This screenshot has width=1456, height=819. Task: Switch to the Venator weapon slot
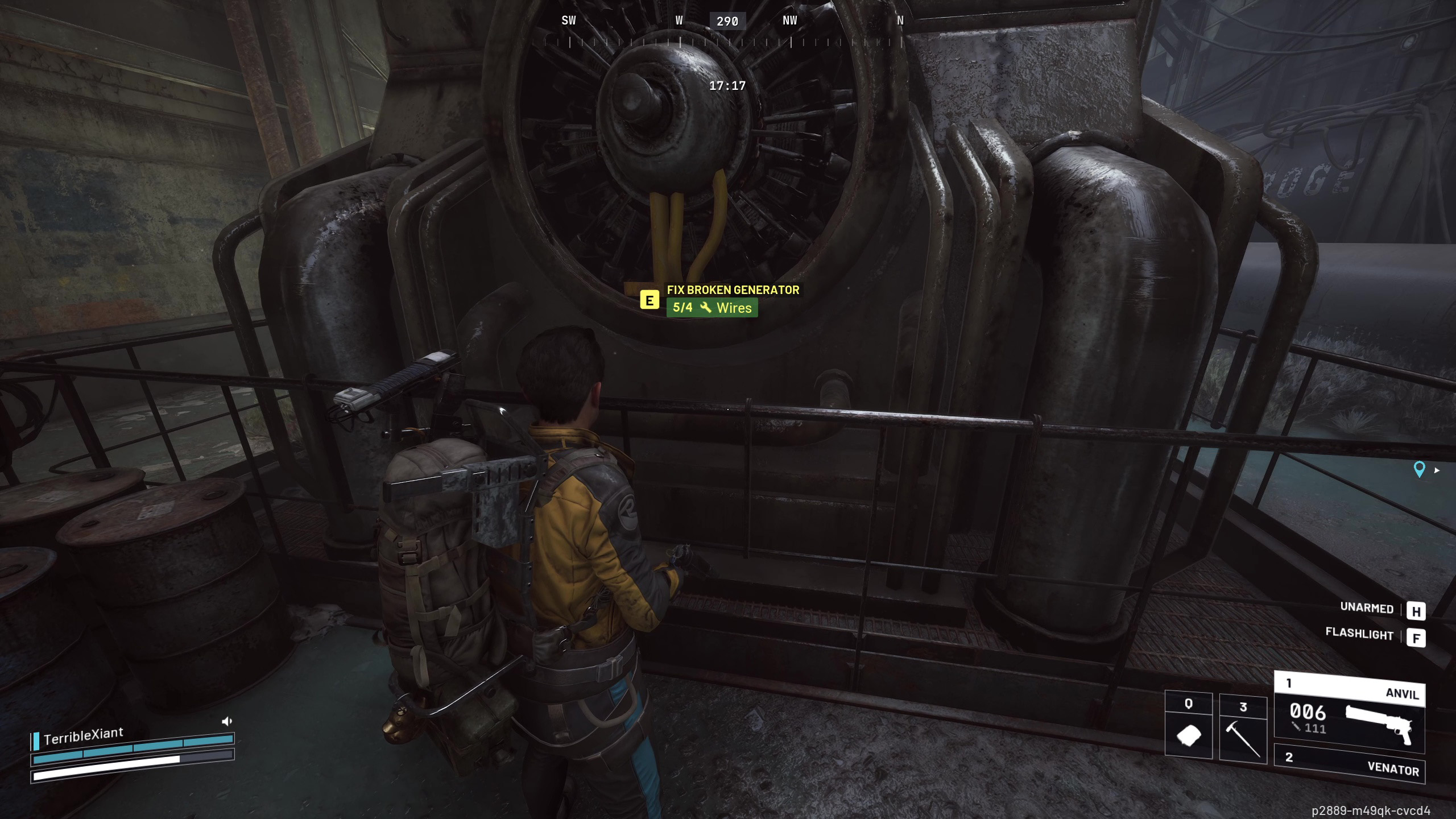click(x=1349, y=764)
